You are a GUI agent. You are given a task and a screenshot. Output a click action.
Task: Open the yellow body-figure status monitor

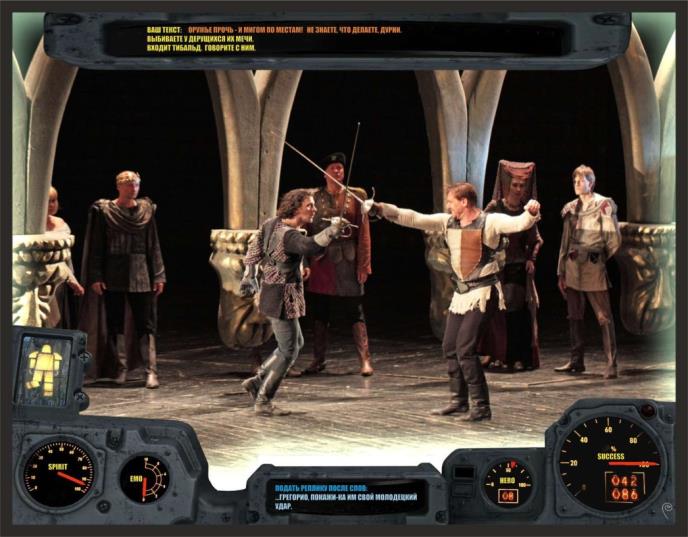(x=43, y=367)
